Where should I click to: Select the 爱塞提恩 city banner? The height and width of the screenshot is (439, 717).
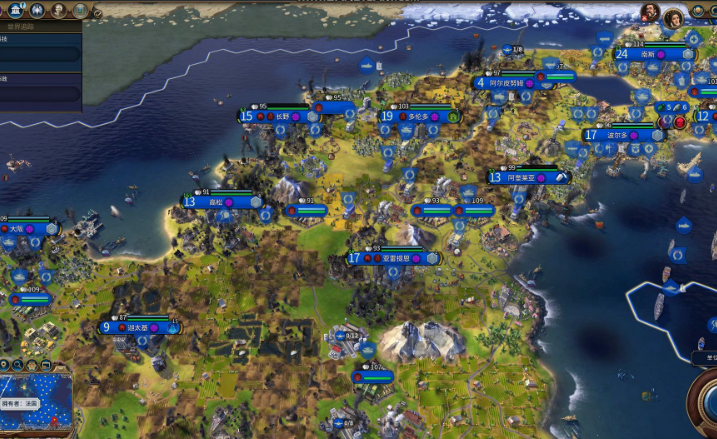click(393, 258)
